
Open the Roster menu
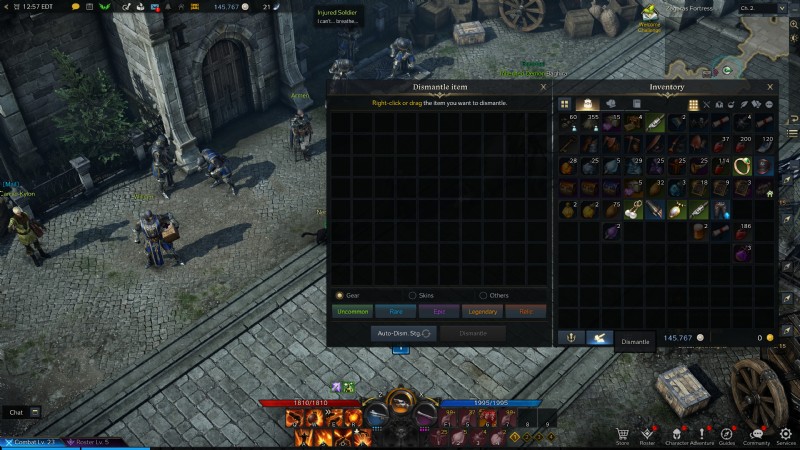pos(647,435)
